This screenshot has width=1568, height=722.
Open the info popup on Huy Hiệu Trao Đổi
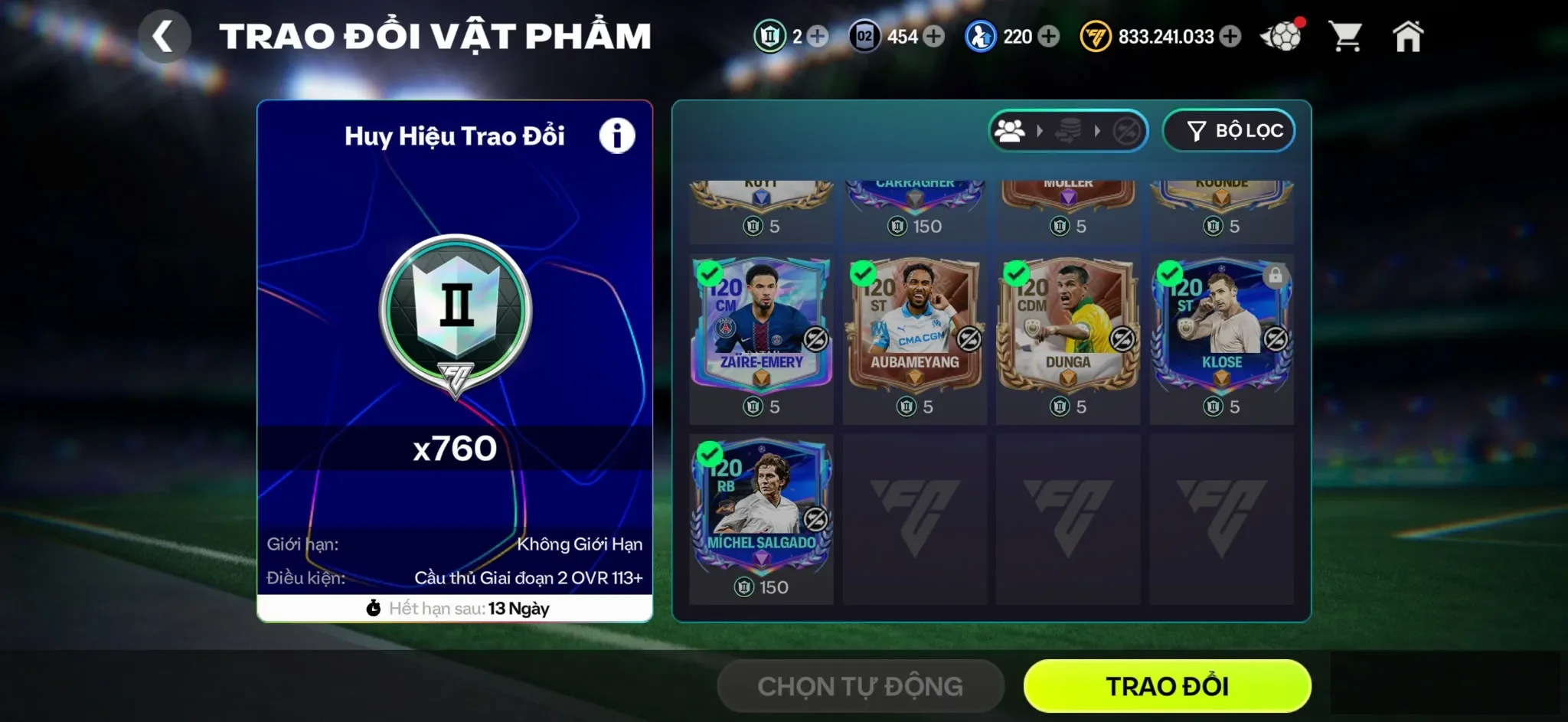point(617,133)
